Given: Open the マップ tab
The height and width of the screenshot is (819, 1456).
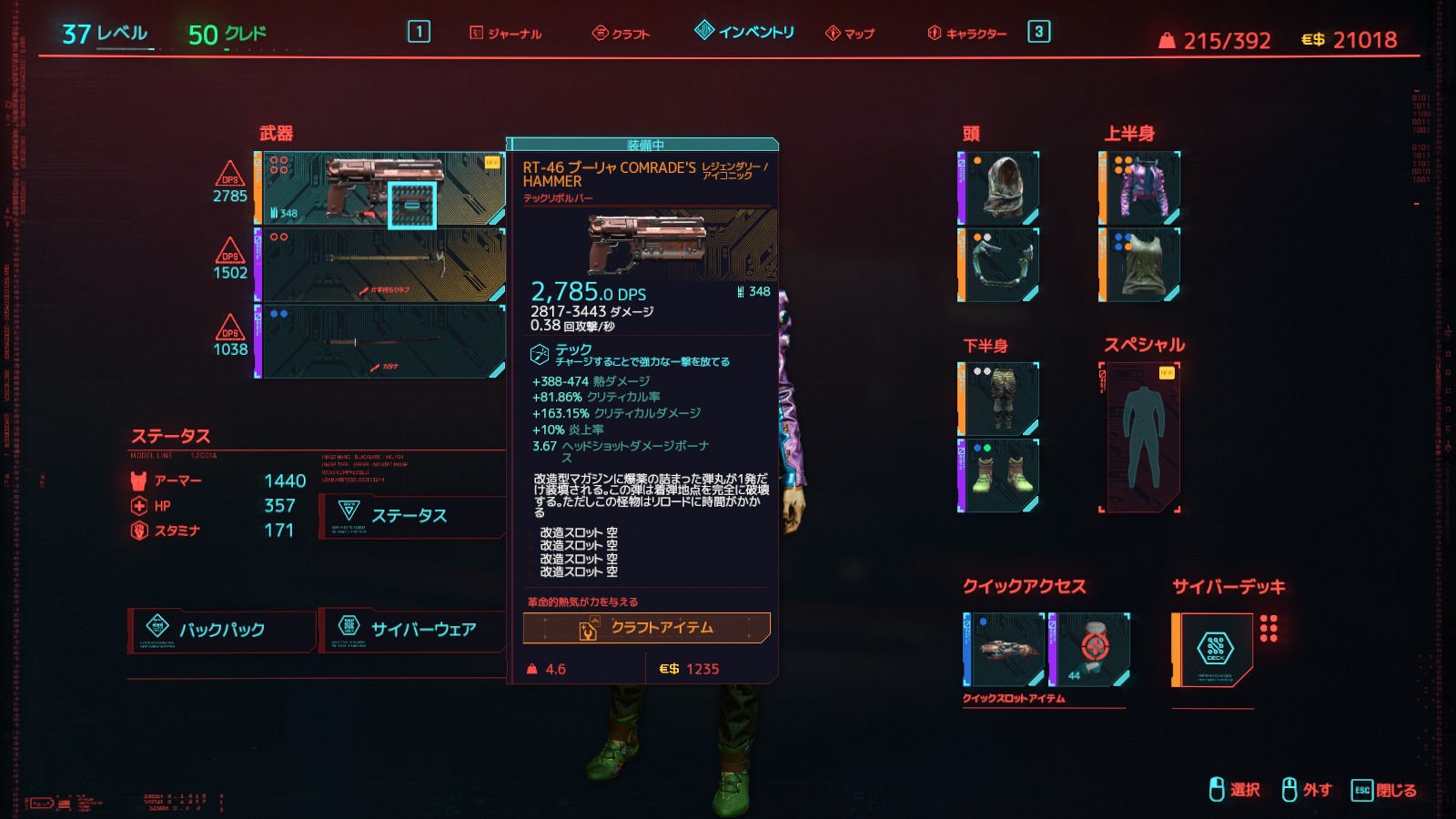Looking at the screenshot, I should [850, 34].
